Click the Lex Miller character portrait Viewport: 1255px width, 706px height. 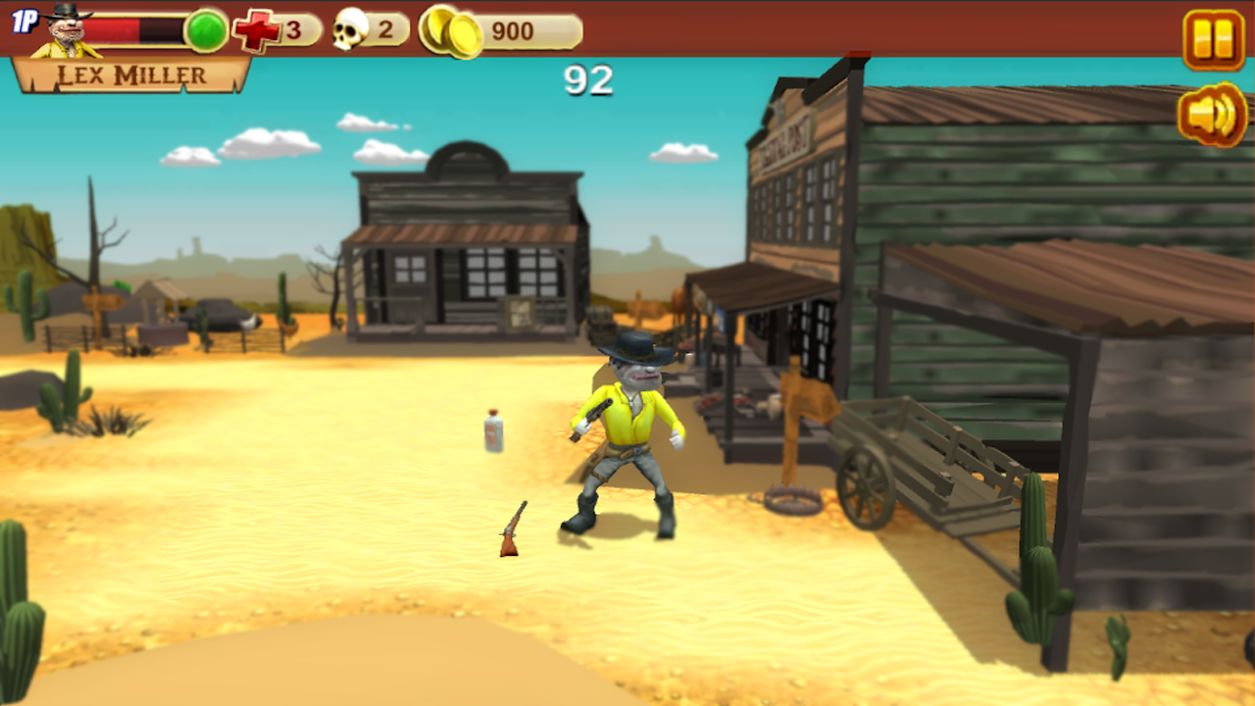coord(67,31)
